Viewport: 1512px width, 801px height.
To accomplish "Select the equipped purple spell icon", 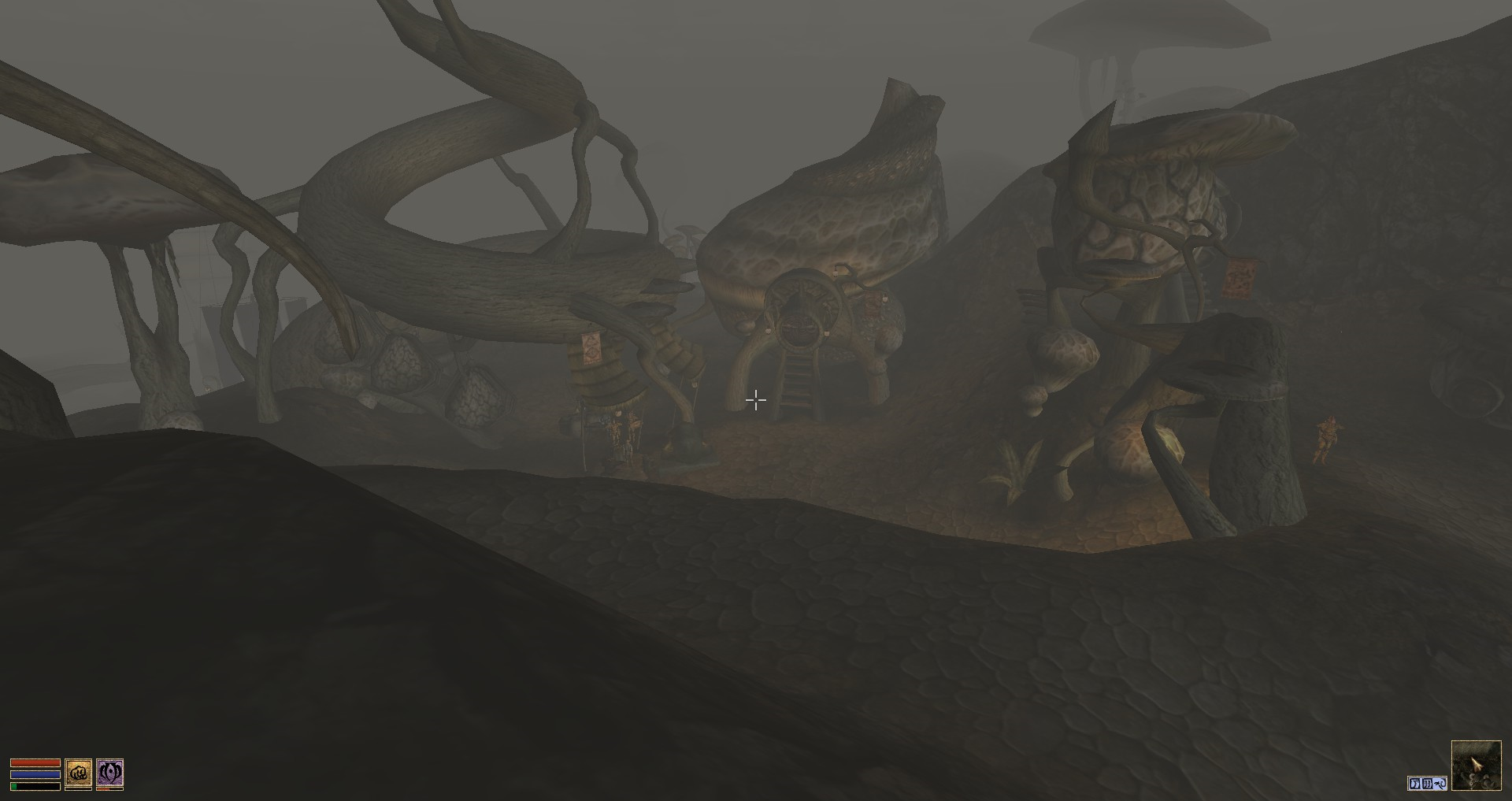I will (110, 773).
